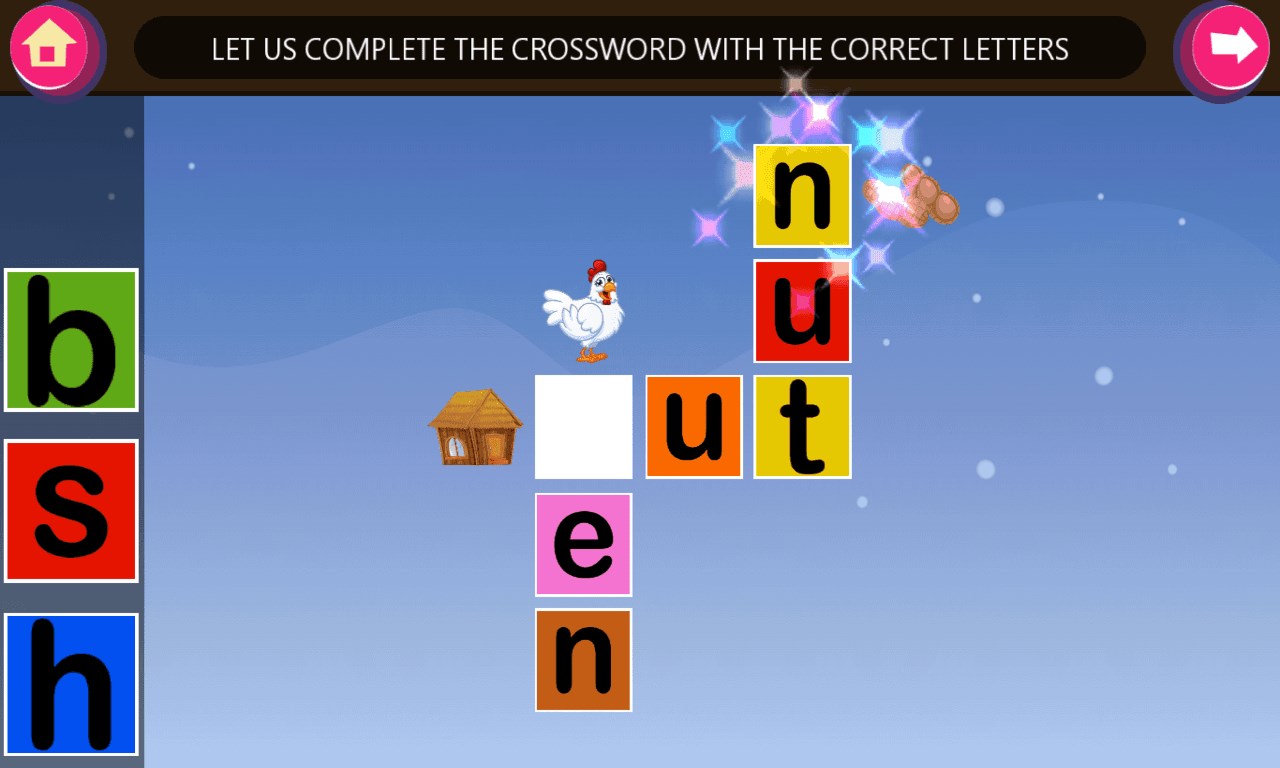Click the pink e tile in hen
This screenshot has height=768, width=1280.
(x=583, y=545)
